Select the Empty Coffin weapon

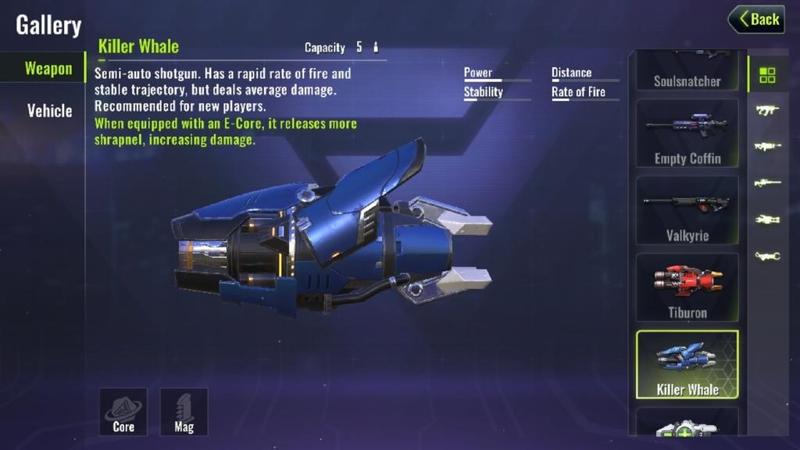pyautogui.click(x=687, y=133)
